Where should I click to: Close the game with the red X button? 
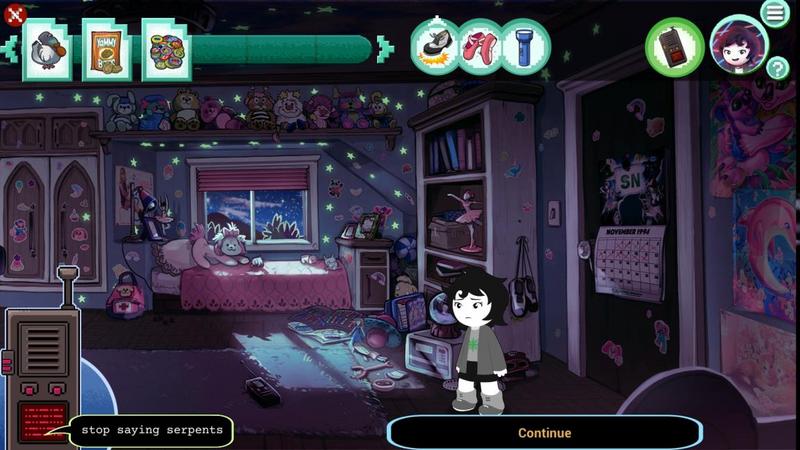pyautogui.click(x=14, y=13)
